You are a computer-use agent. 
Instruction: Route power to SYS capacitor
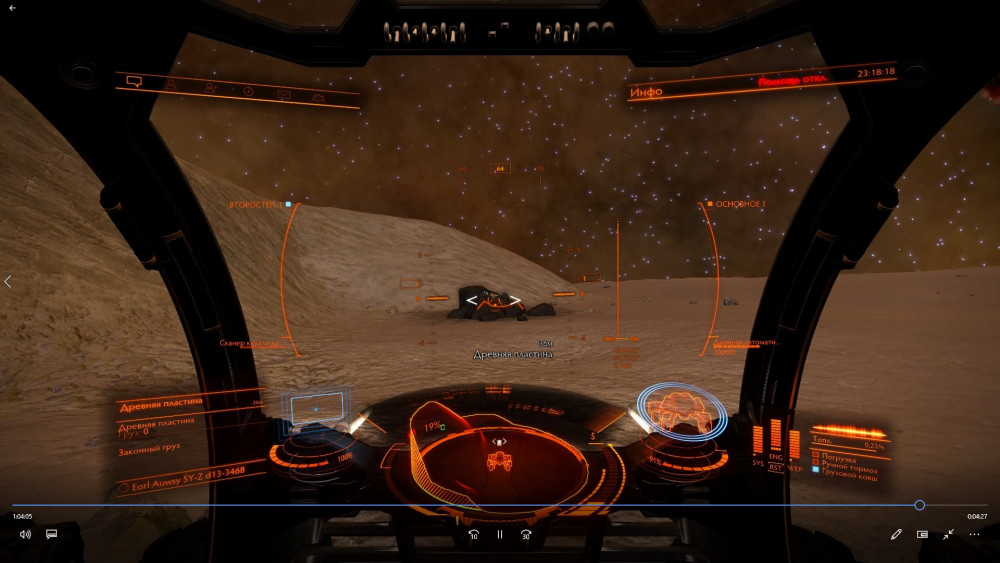pyautogui.click(x=757, y=464)
